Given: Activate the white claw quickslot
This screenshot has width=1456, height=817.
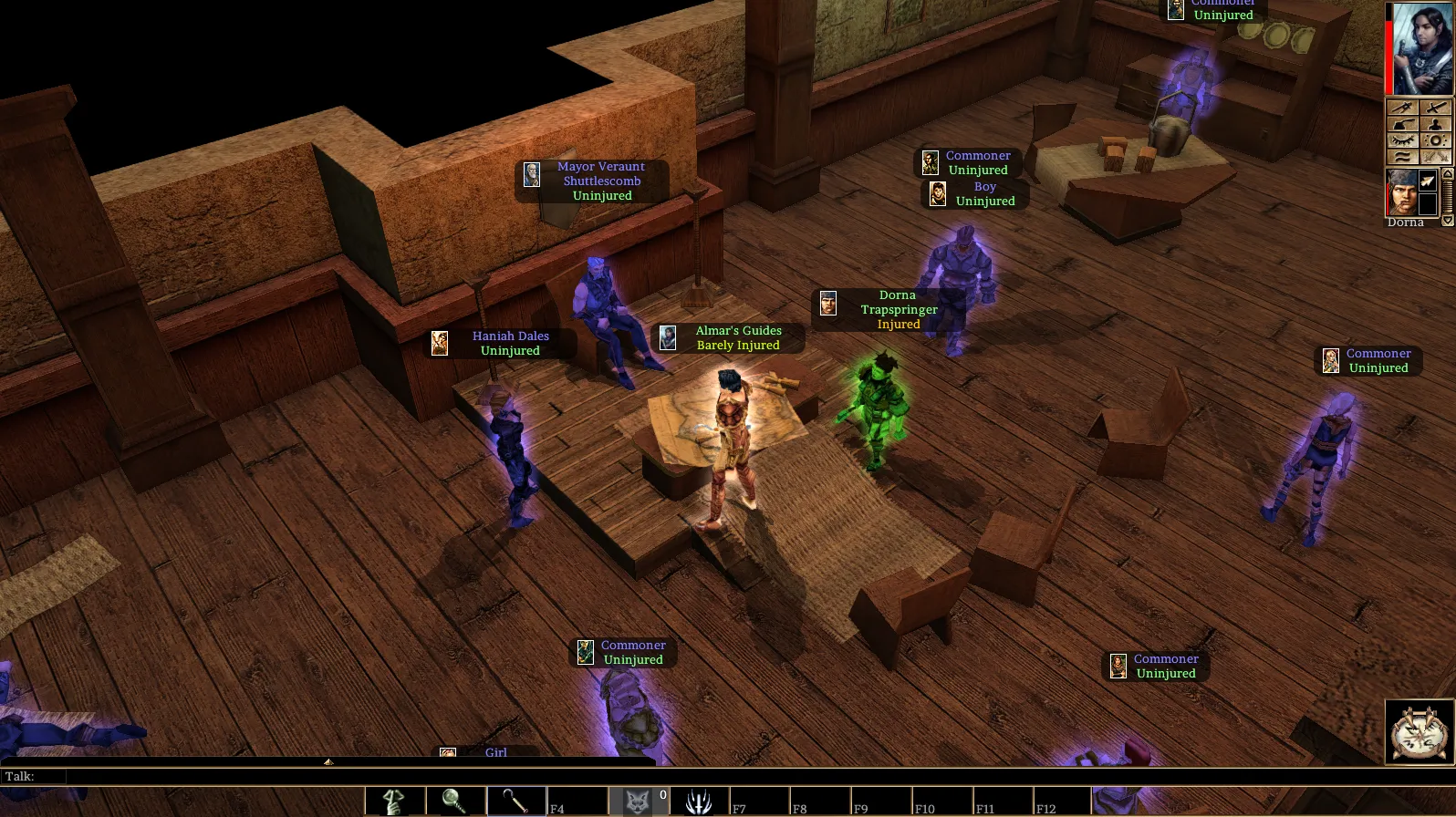Looking at the screenshot, I should tap(698, 801).
